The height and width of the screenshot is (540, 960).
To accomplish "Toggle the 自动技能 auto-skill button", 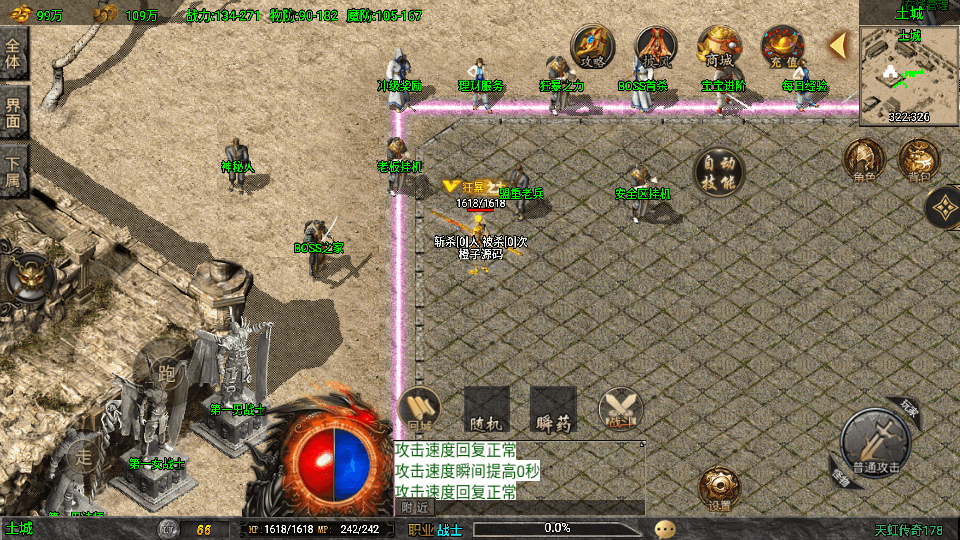I will pyautogui.click(x=719, y=173).
